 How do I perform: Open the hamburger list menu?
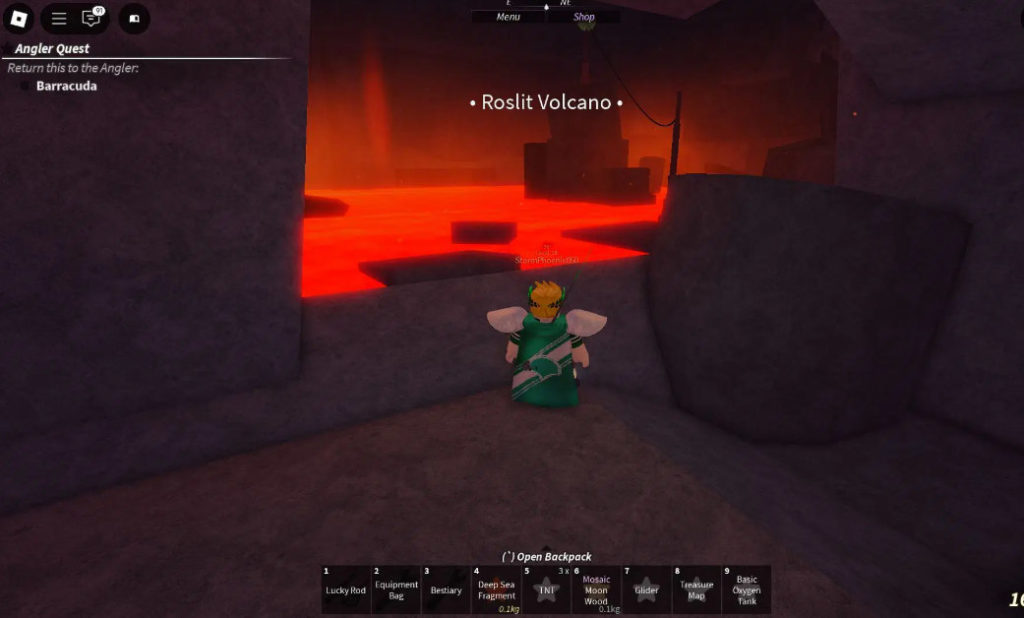point(59,18)
